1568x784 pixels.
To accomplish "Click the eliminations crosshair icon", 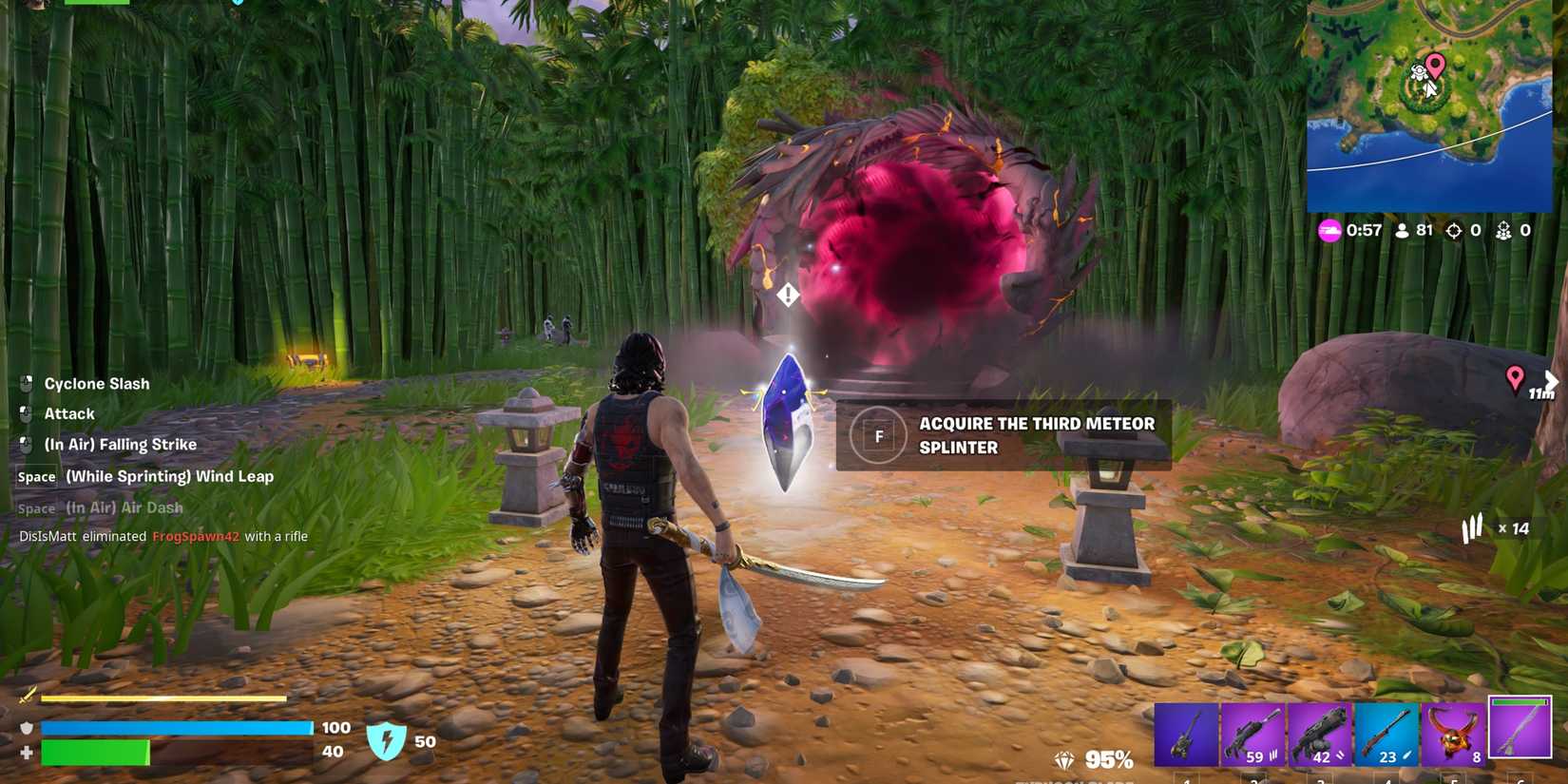I will (x=1455, y=230).
